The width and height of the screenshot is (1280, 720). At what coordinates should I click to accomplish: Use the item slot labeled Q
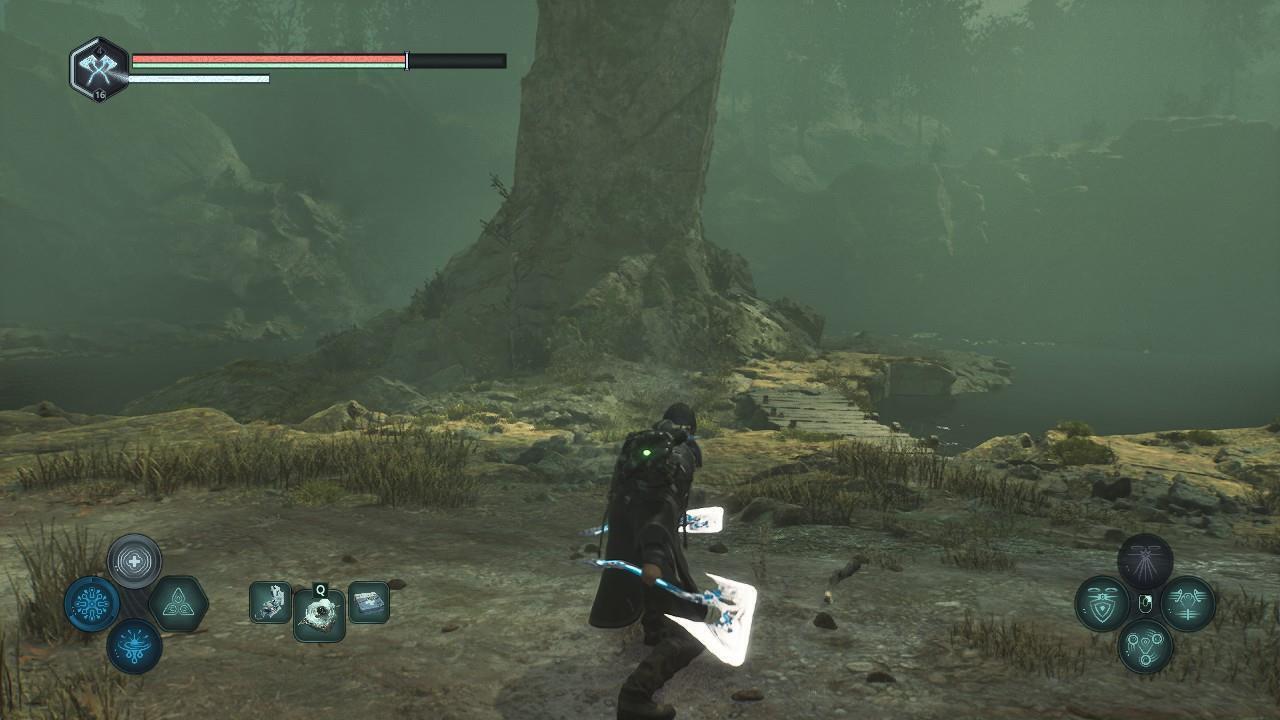click(x=319, y=613)
